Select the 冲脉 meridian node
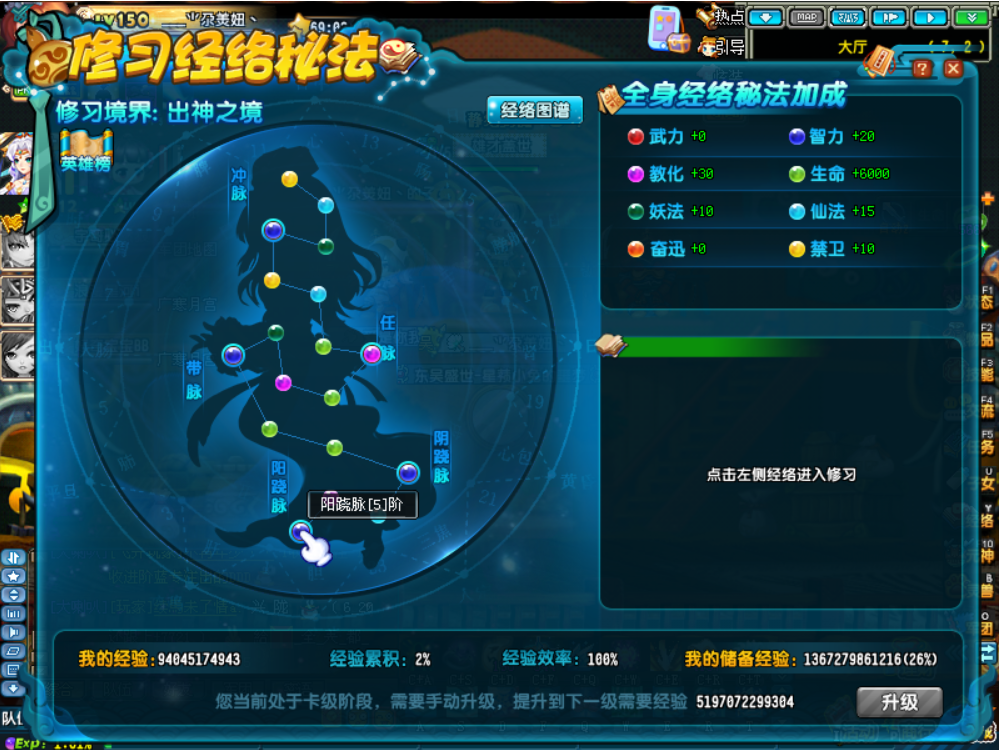This screenshot has height=750, width=999. [x=273, y=231]
